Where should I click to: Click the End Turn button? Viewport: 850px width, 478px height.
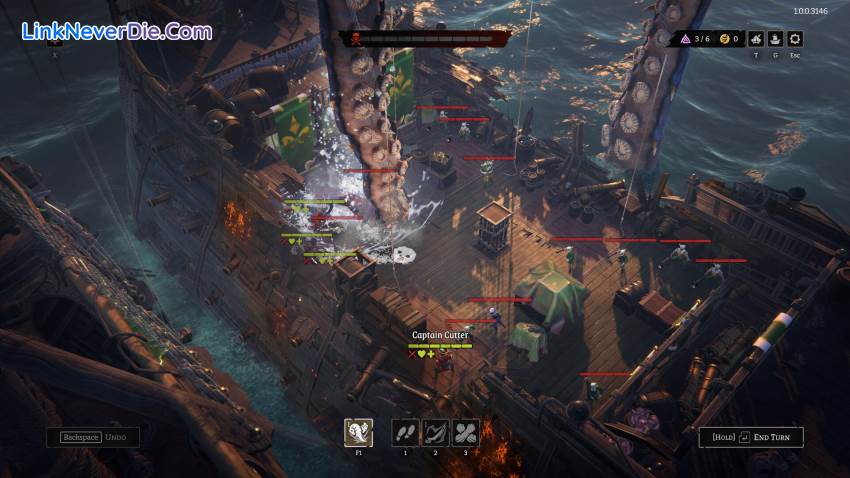[750, 437]
